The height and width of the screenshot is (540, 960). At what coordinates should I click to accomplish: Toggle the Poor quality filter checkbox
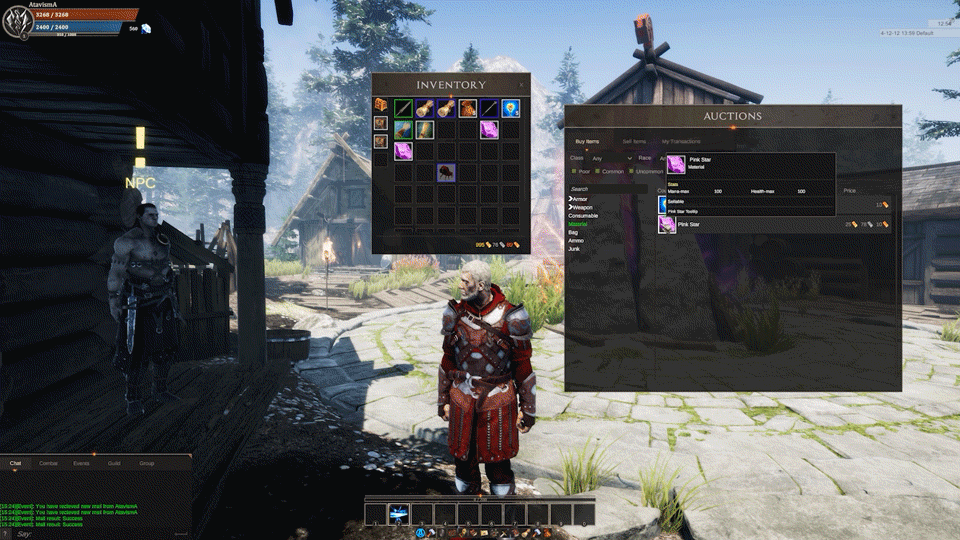pos(574,171)
